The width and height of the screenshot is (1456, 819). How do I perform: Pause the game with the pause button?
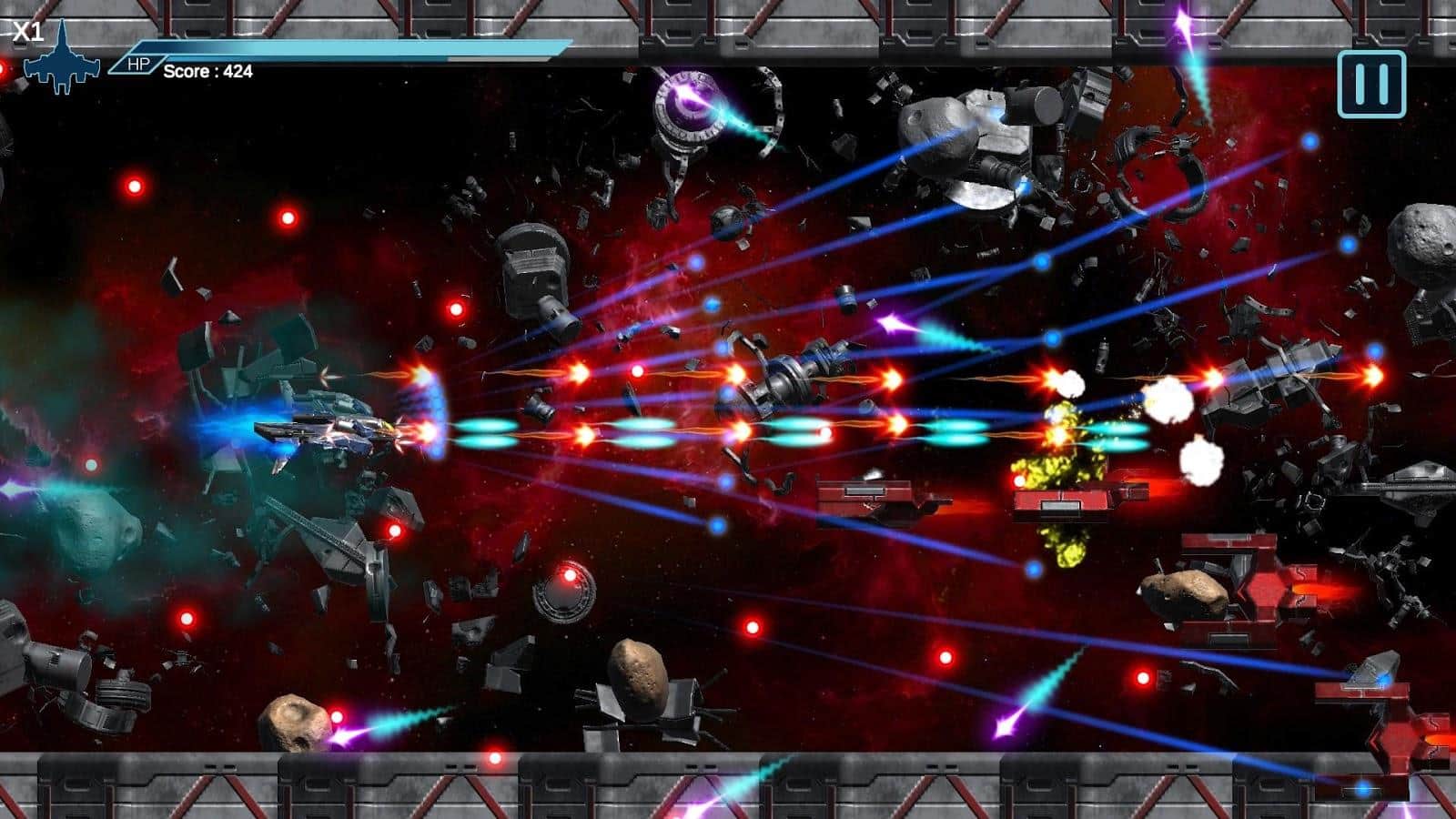tap(1371, 85)
